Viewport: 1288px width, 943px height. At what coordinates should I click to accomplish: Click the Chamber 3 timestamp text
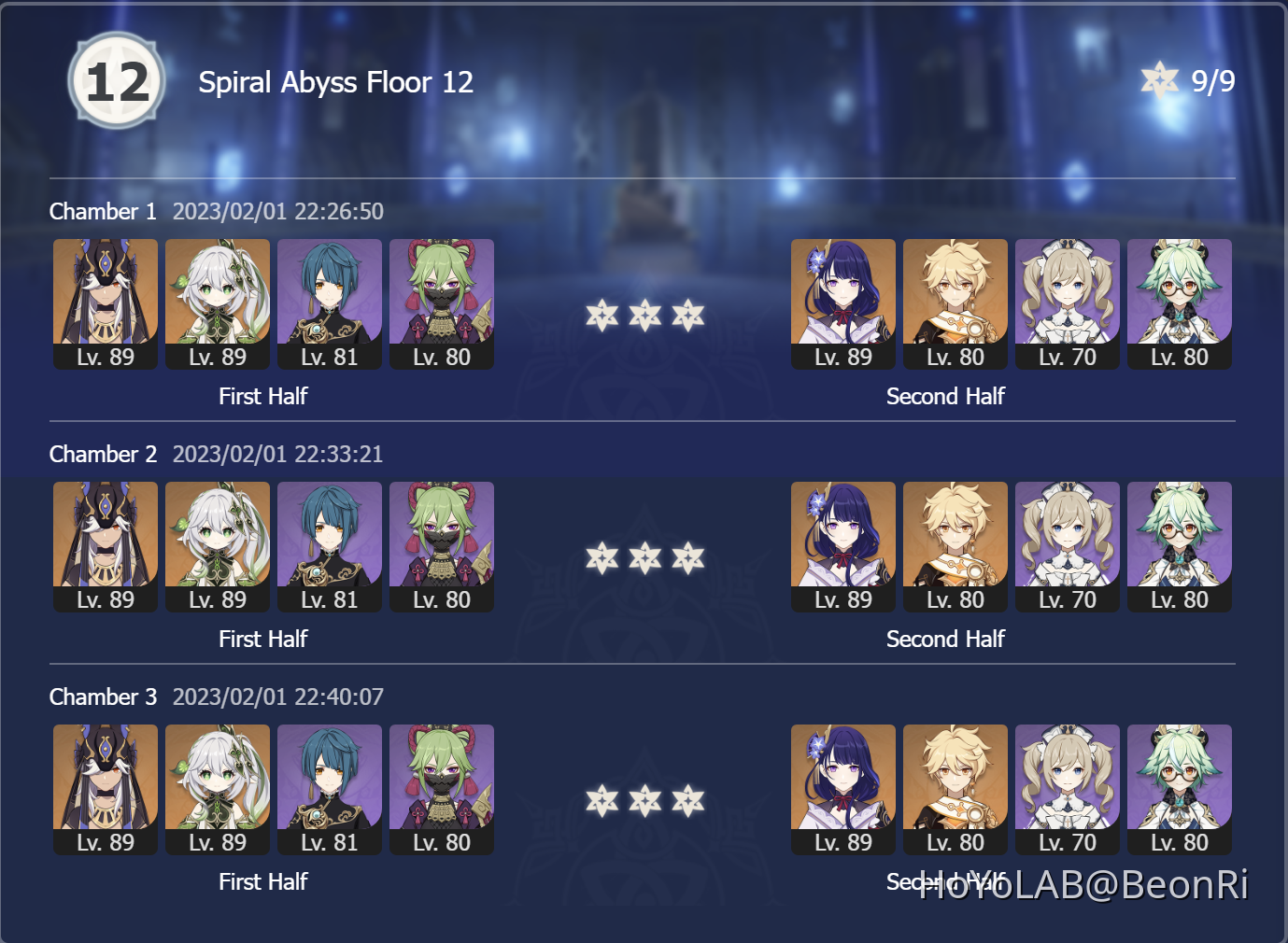(276, 697)
